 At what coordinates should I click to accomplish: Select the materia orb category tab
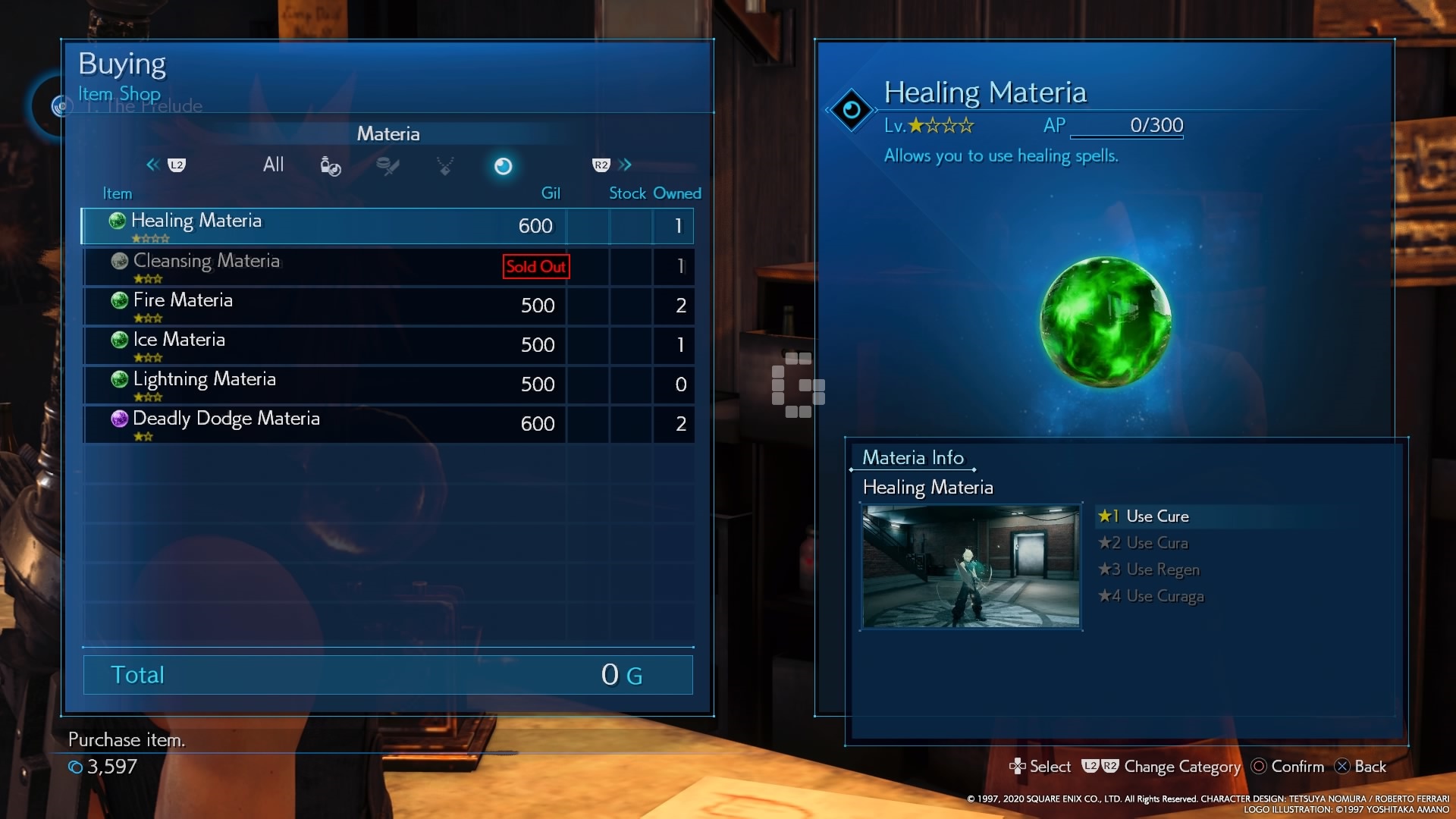[x=503, y=166]
